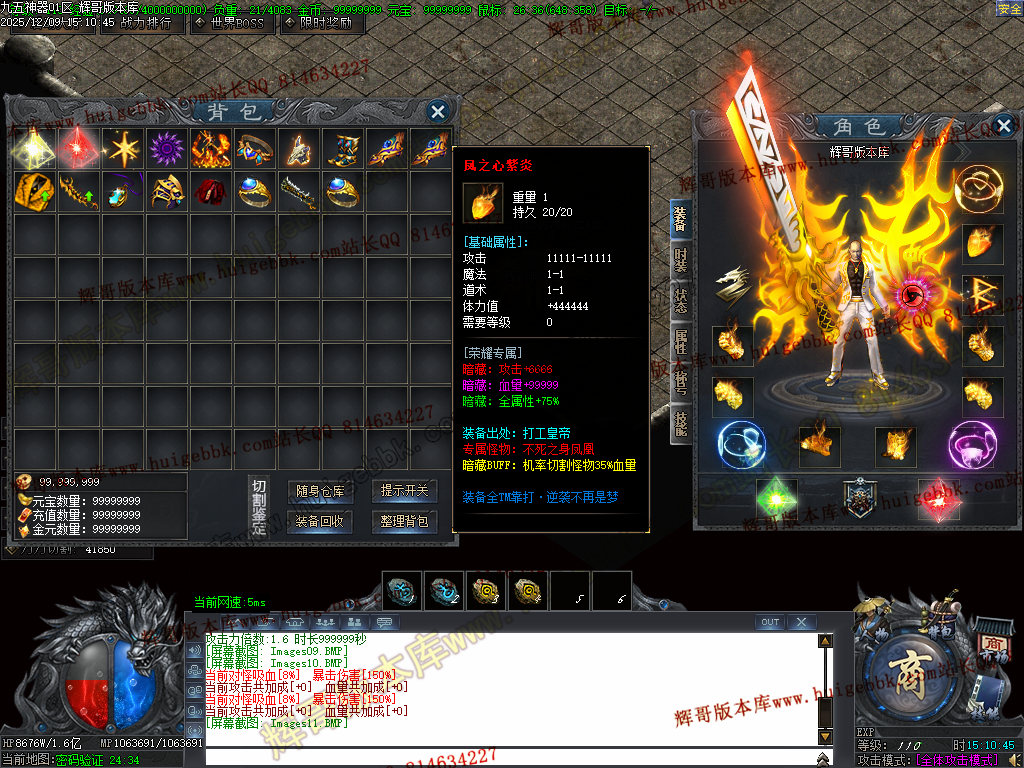
Task: Open the portable warehouse (随身仓库)
Action: tap(320, 491)
